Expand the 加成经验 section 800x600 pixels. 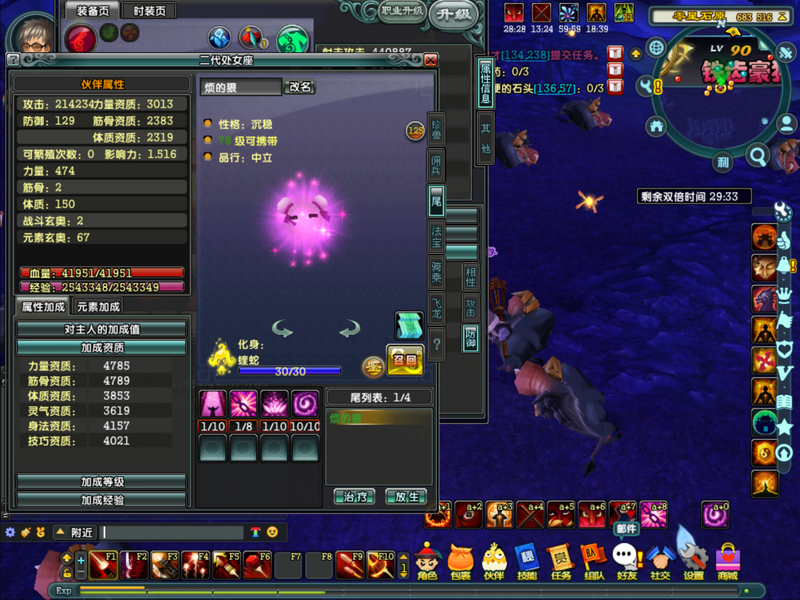click(102, 499)
